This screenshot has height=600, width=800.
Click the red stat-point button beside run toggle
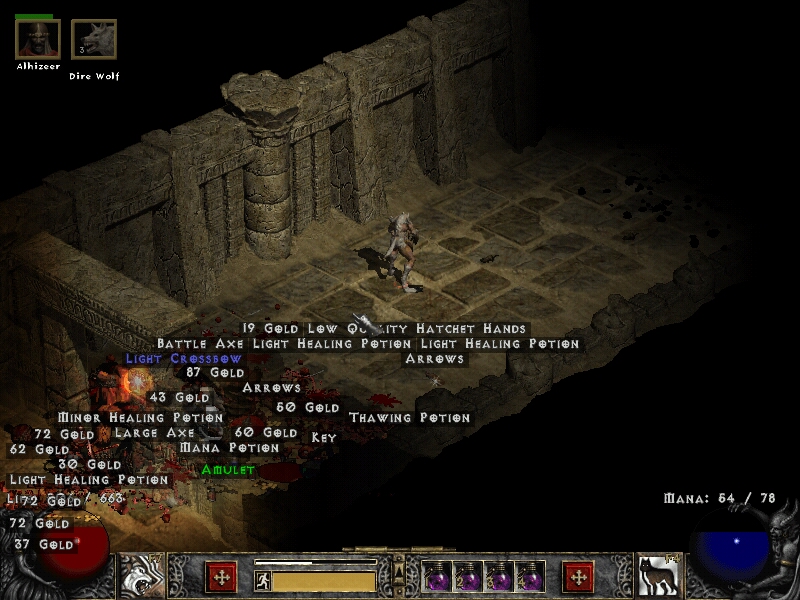[x=221, y=577]
